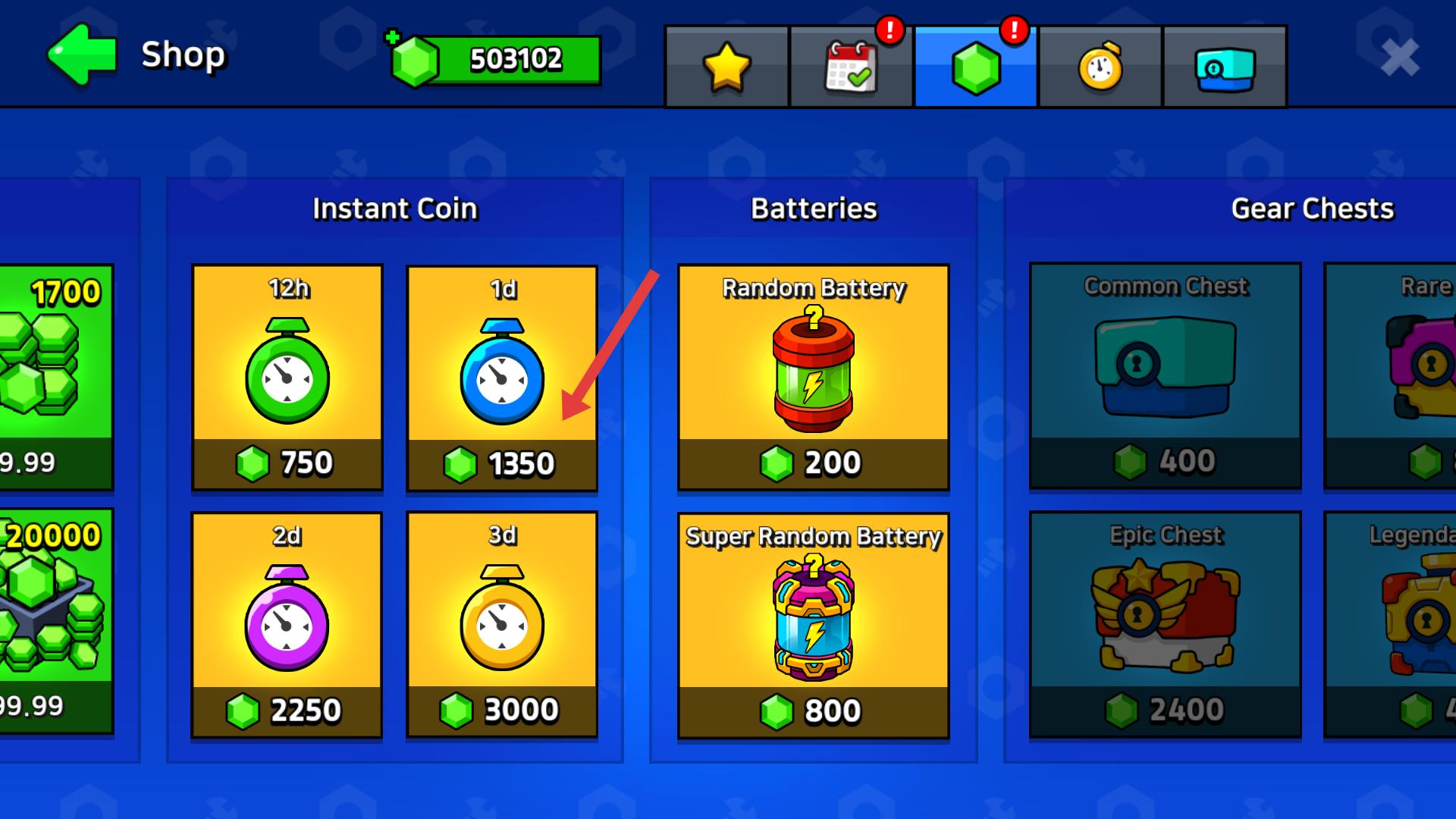The width and height of the screenshot is (1456, 819).
Task: Pick the partially visible Rare chest
Action: [1391, 375]
